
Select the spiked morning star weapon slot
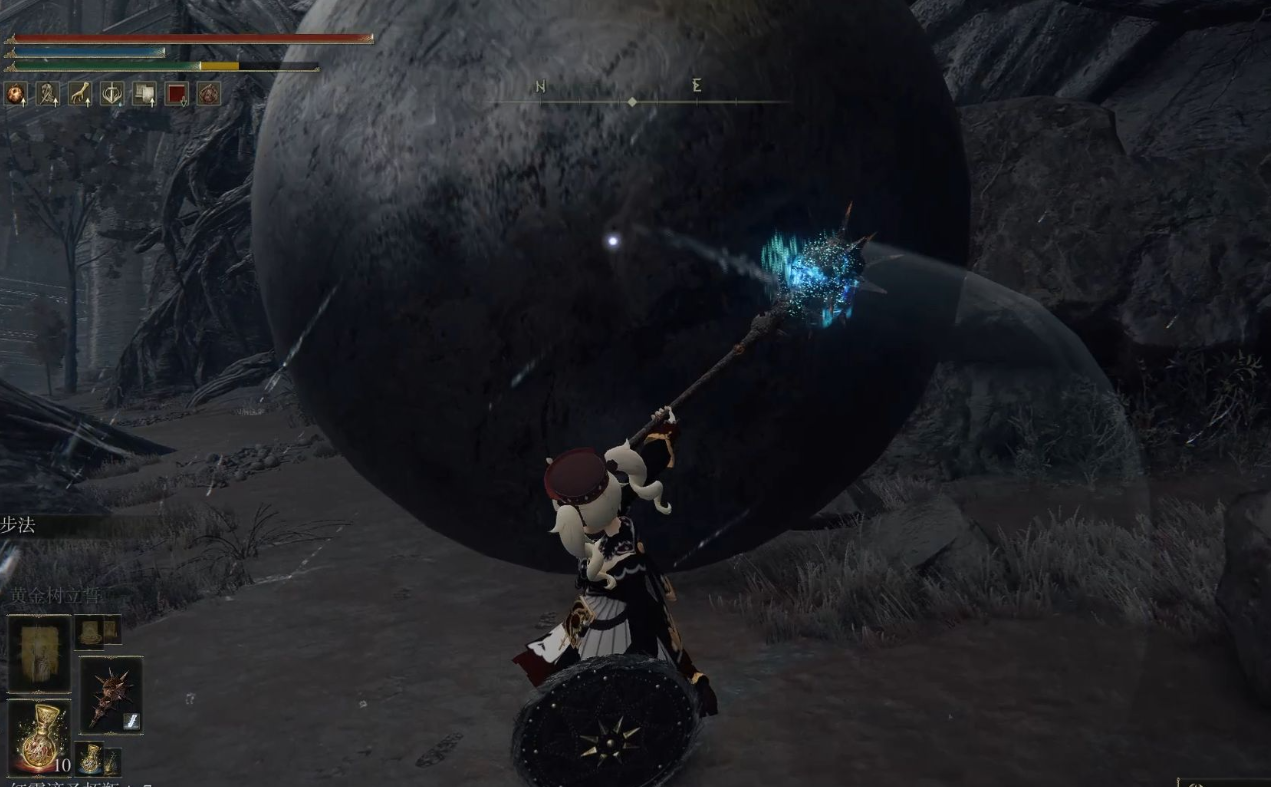110,694
